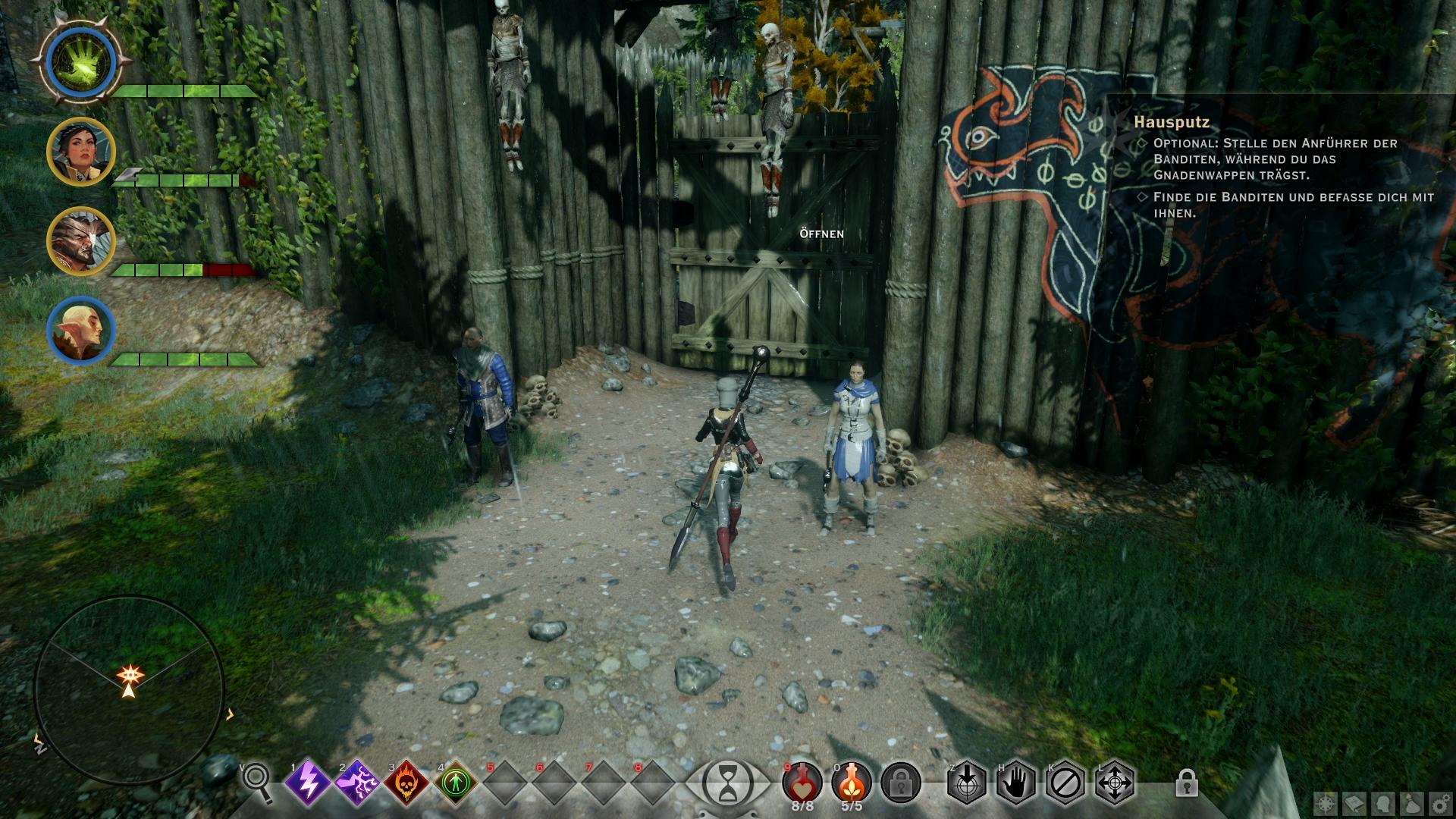Use the orange leaf regeneration potion
Screen dimensions: 1456x819
coord(852,781)
